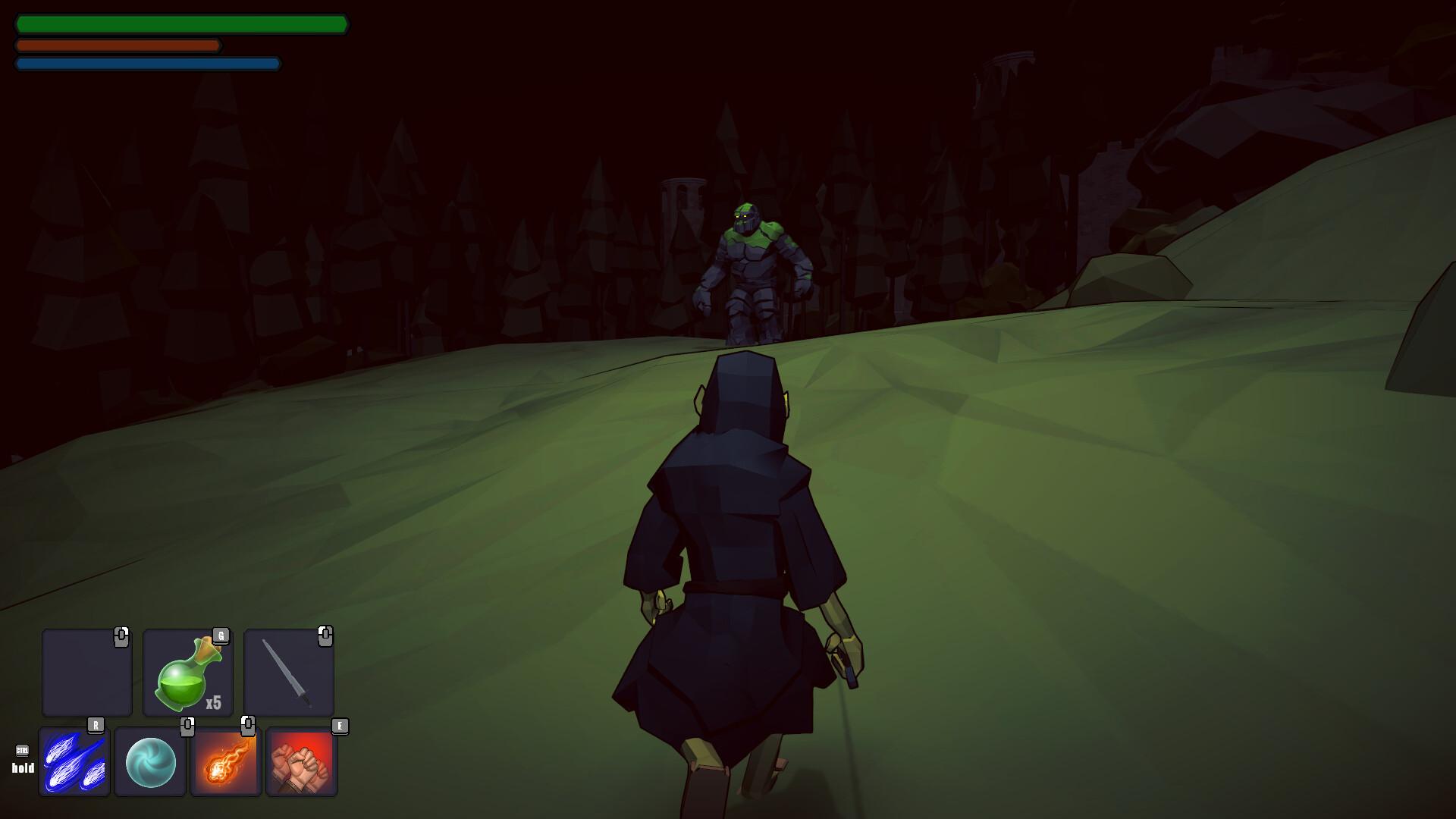Activate the blue meteor barrage skill
The width and height of the screenshot is (1456, 819).
[74, 762]
